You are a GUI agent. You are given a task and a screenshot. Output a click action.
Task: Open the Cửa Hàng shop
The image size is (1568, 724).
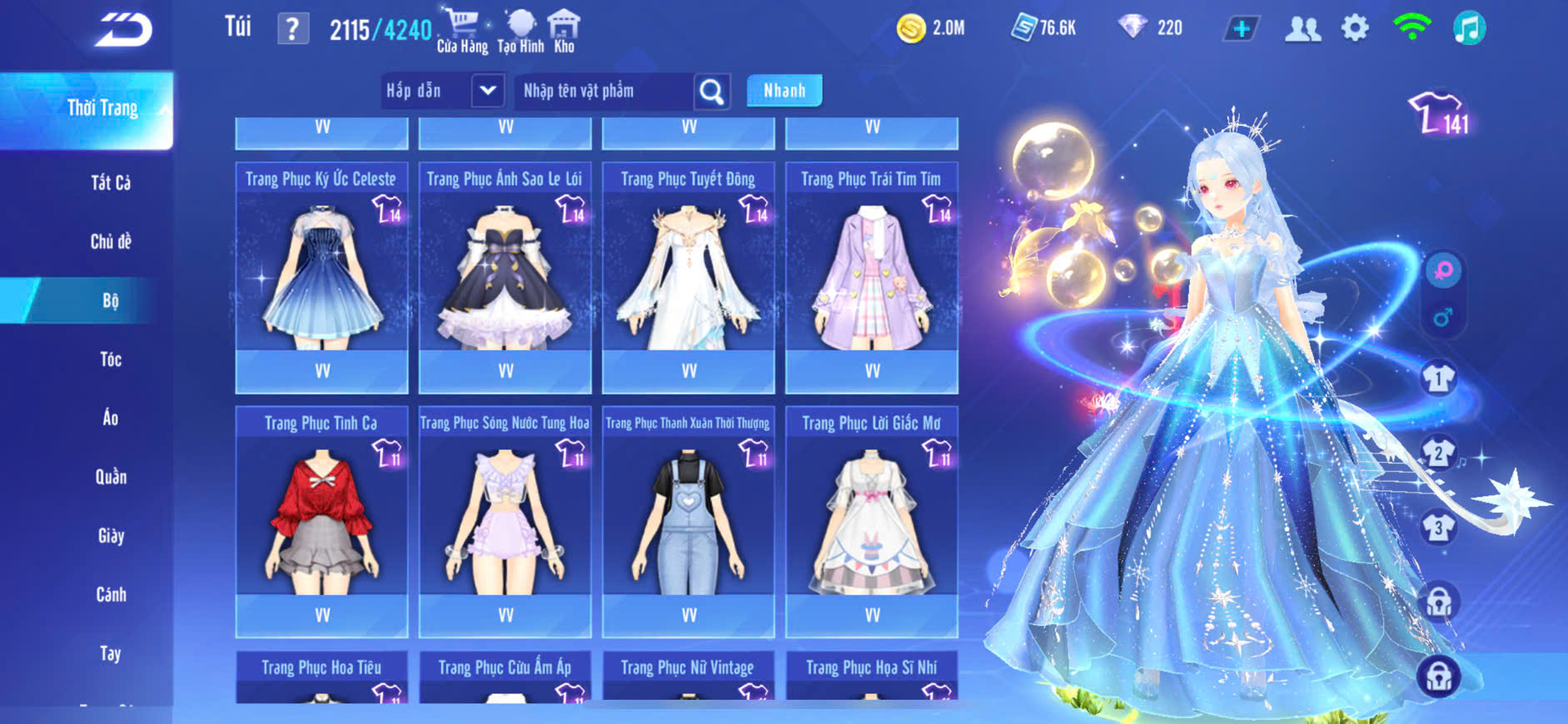pyautogui.click(x=462, y=31)
